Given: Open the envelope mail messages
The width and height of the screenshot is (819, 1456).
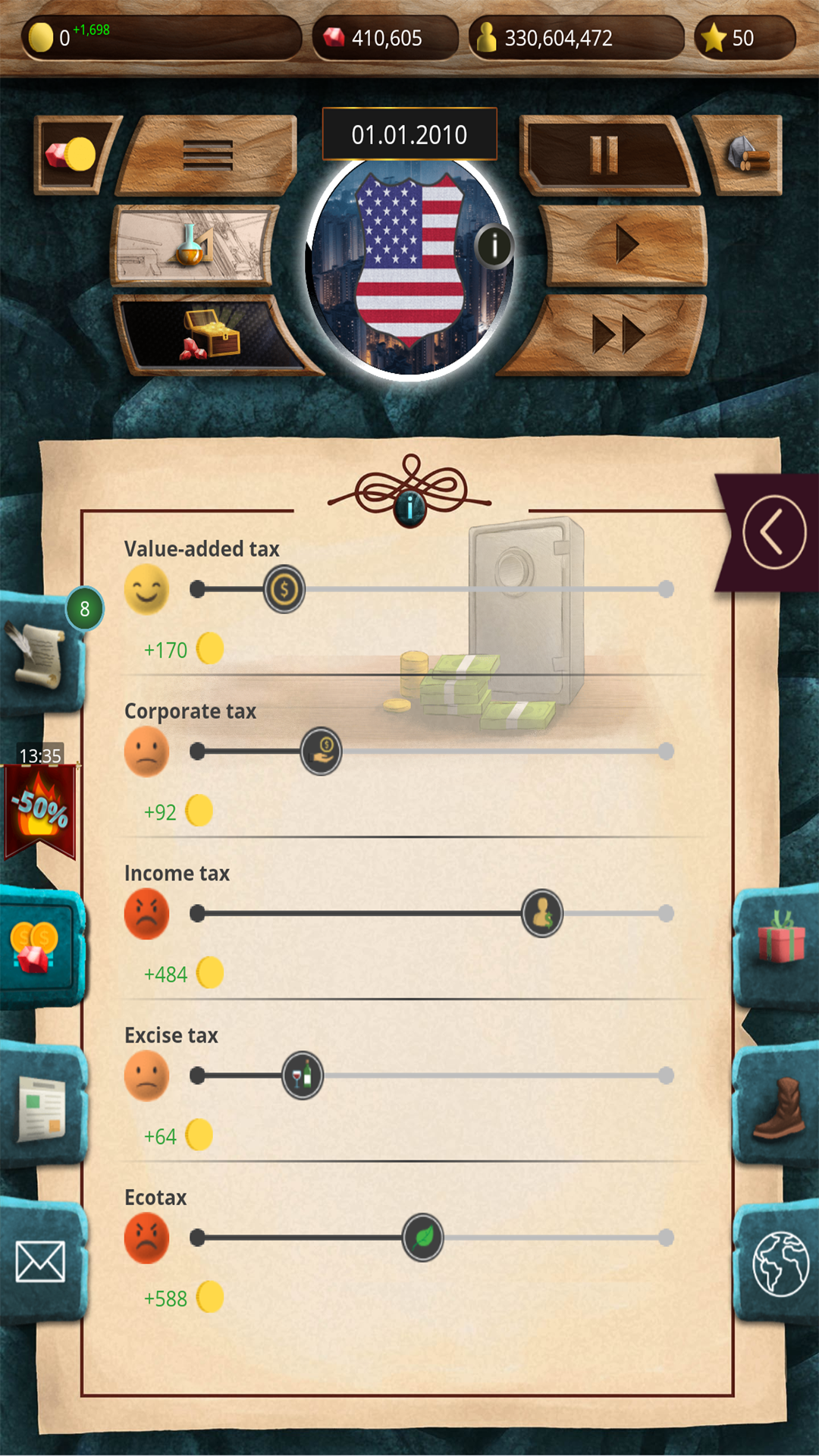Looking at the screenshot, I should click(40, 1262).
